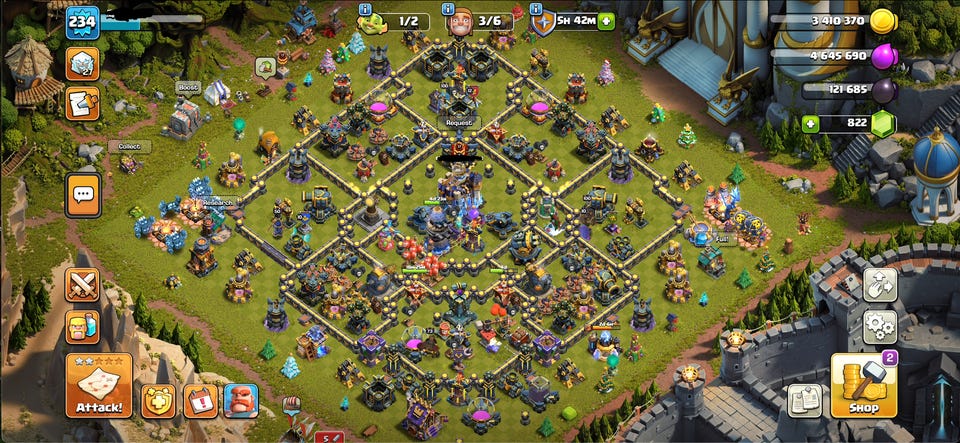The height and width of the screenshot is (443, 960).
Task: Open the Shop
Action: click(x=864, y=385)
